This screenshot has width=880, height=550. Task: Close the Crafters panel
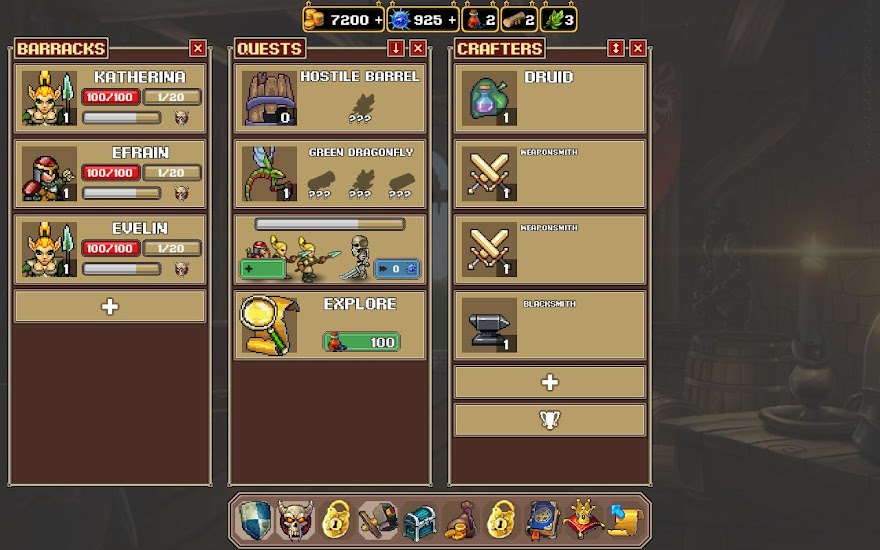[x=638, y=48]
